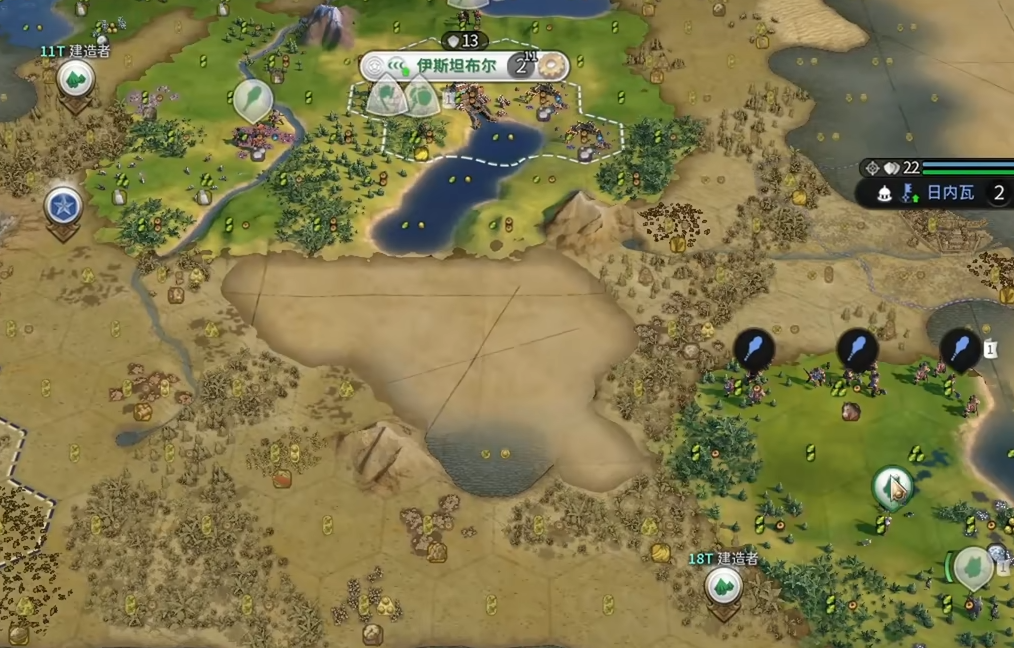Select the pale green club unit flag by river
This screenshot has width=1014, height=648.
pyautogui.click(x=252, y=99)
